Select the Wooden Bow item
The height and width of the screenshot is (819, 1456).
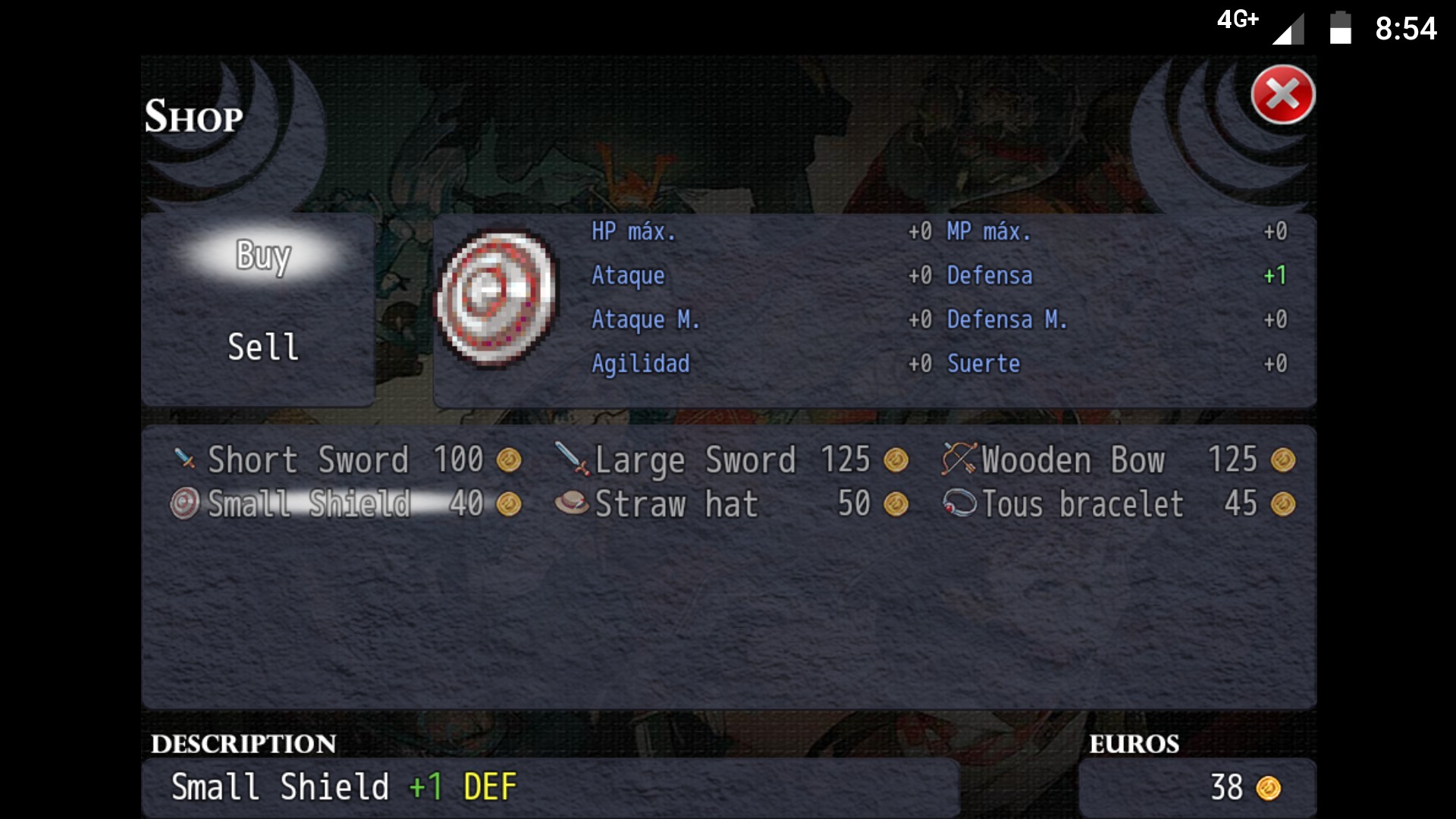1119,460
